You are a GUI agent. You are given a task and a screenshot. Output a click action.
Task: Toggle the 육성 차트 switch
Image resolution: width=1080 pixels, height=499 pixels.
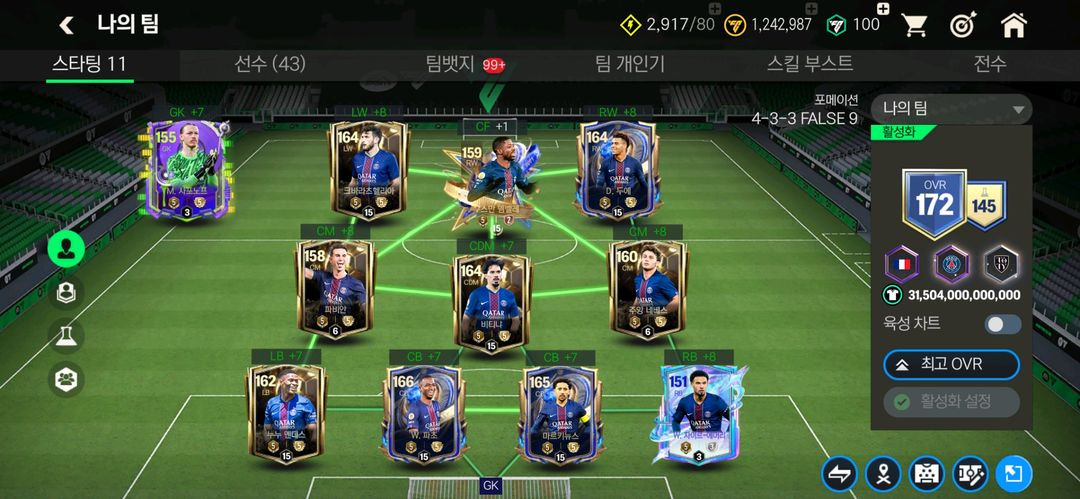[x=1003, y=324]
